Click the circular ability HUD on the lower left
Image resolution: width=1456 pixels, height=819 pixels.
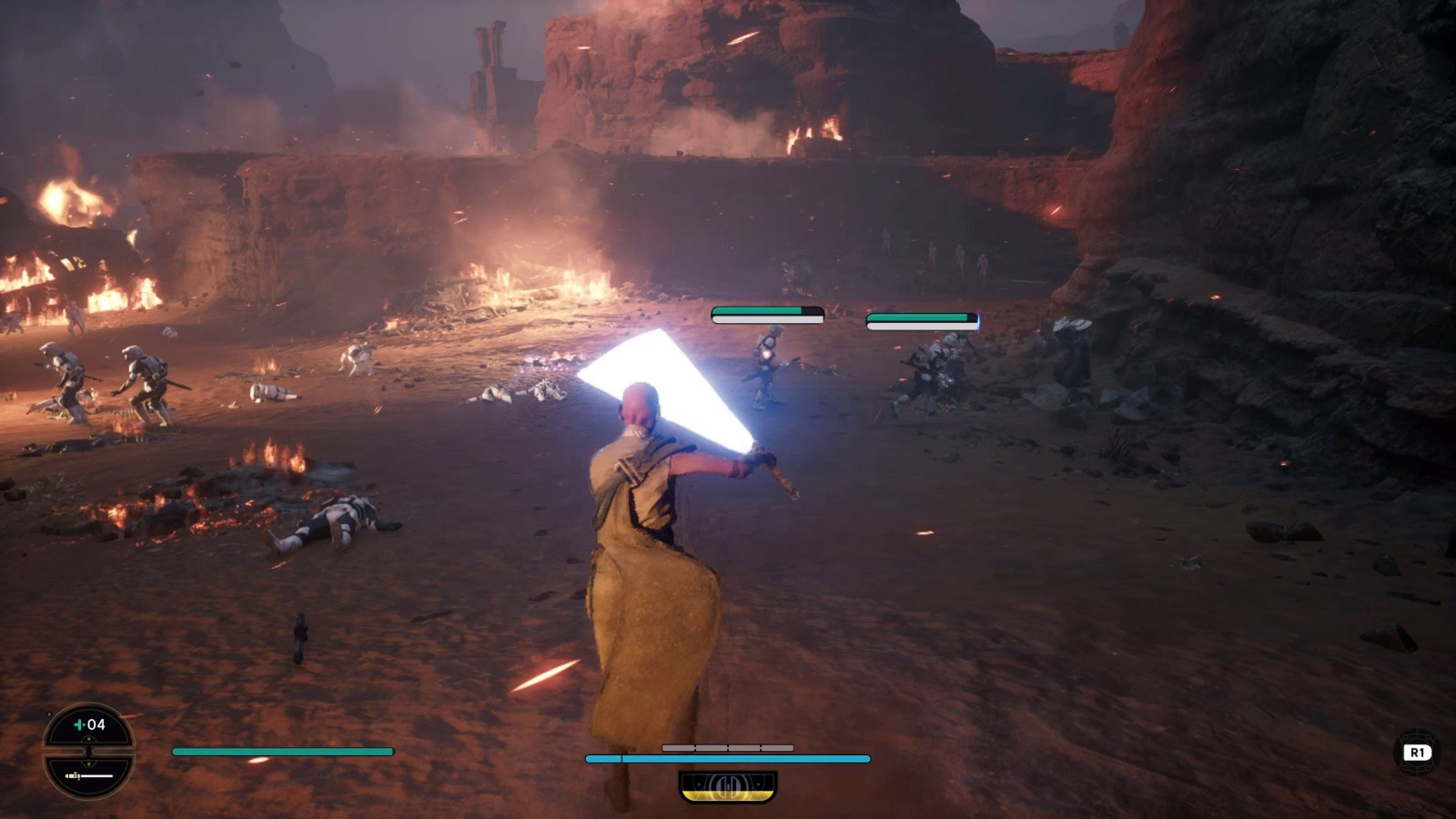(x=88, y=753)
